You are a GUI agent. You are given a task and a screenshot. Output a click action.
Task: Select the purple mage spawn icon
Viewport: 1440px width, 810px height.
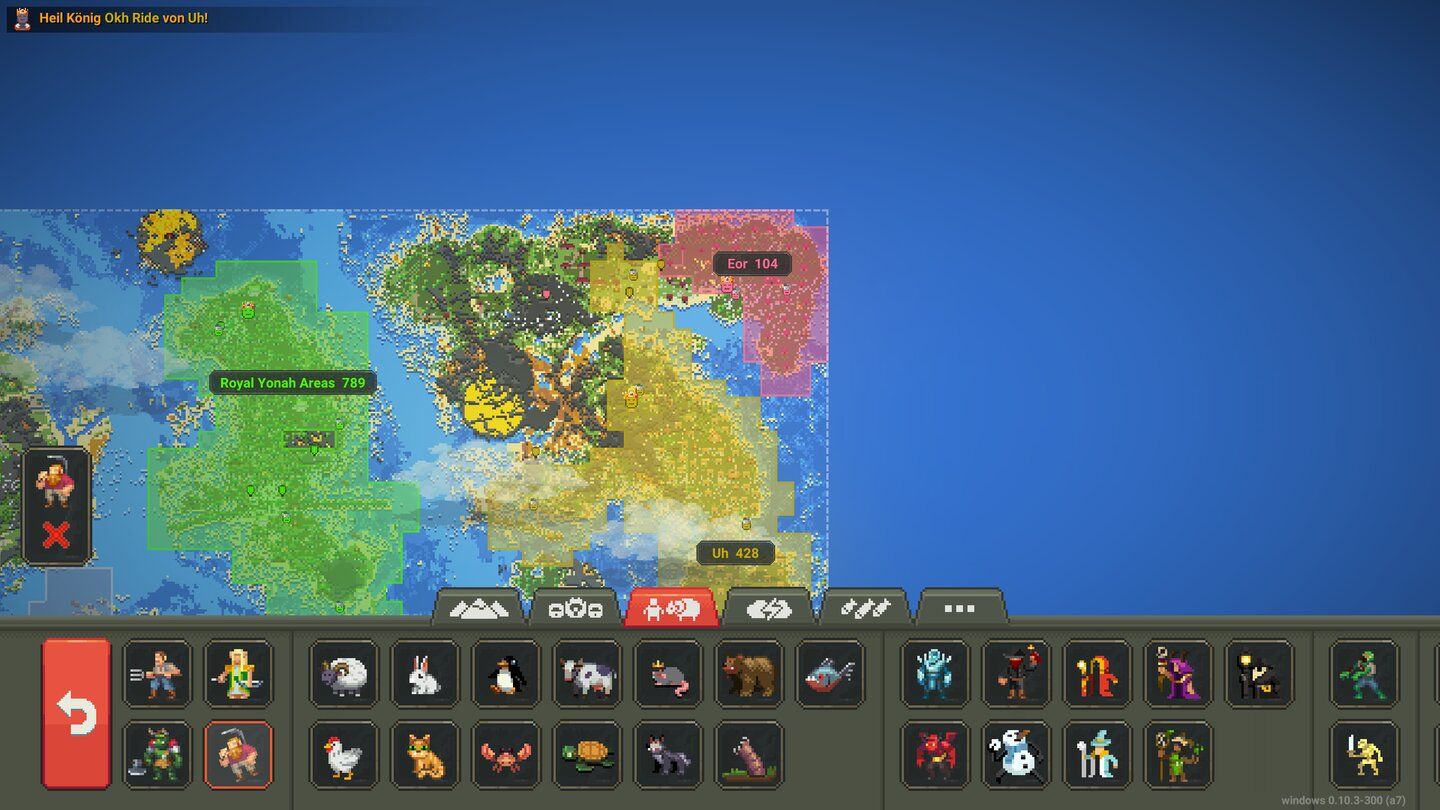[x=1178, y=675]
